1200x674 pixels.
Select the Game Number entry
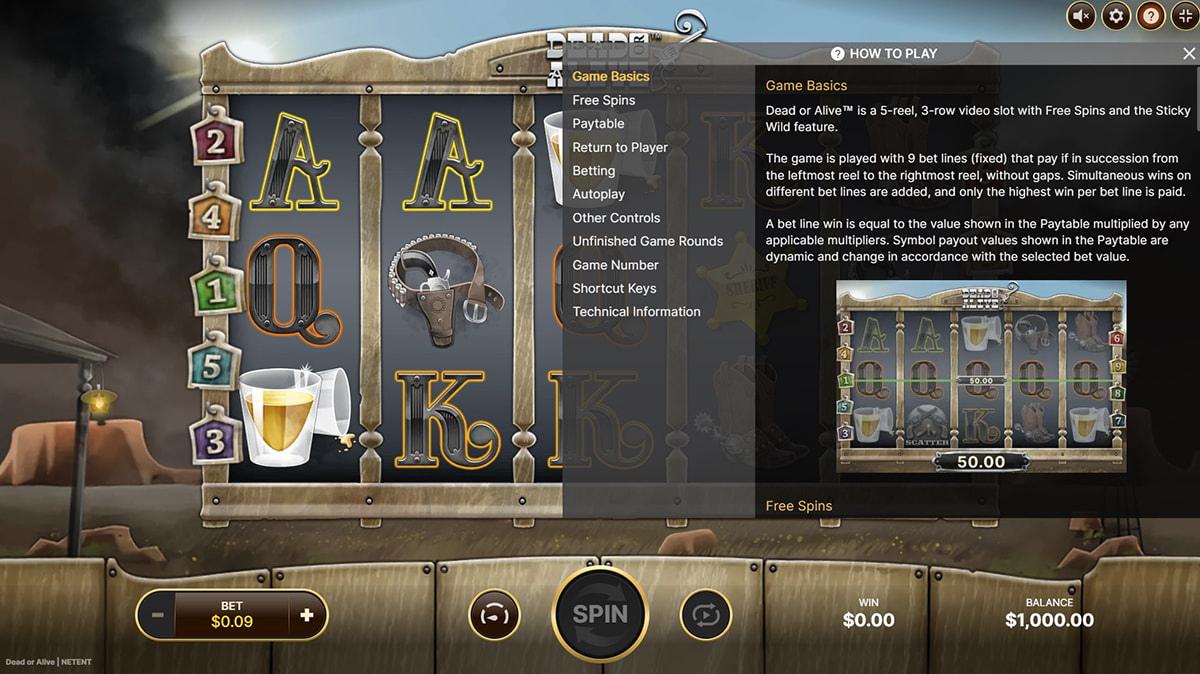point(615,265)
